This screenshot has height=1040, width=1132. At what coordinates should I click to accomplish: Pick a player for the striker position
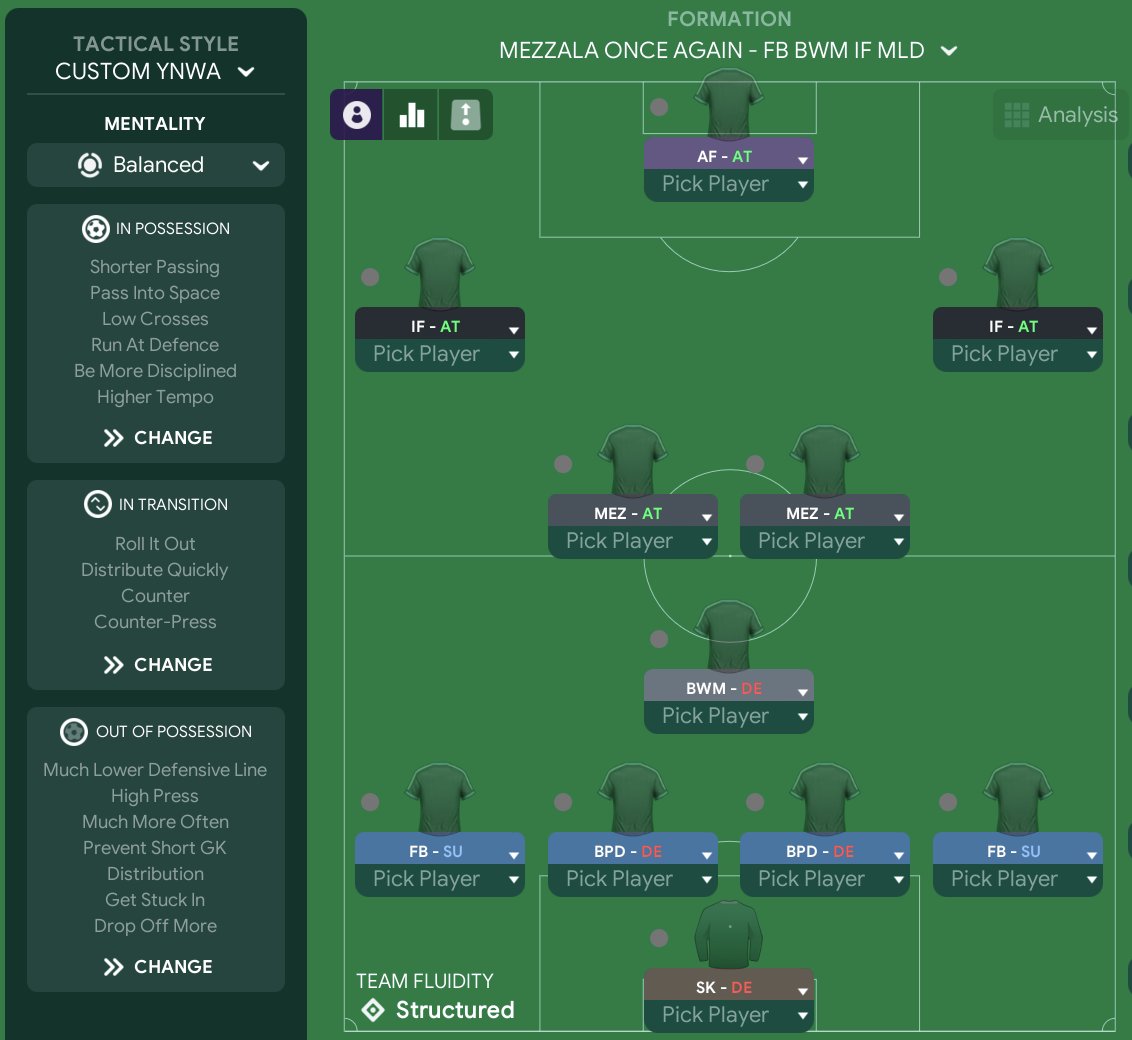tap(728, 185)
